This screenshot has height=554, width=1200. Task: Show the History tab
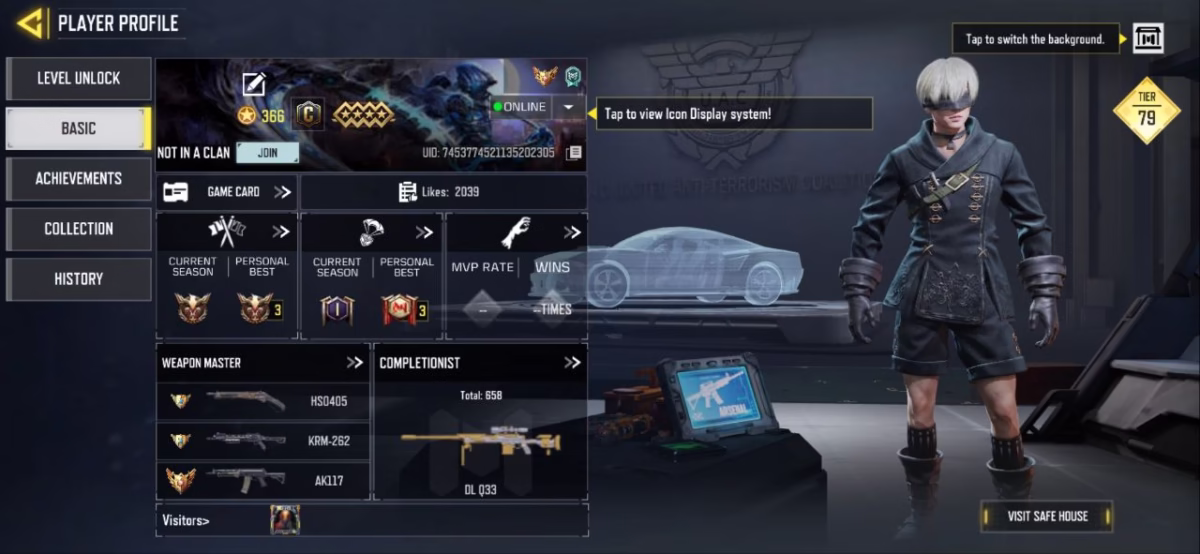(78, 279)
